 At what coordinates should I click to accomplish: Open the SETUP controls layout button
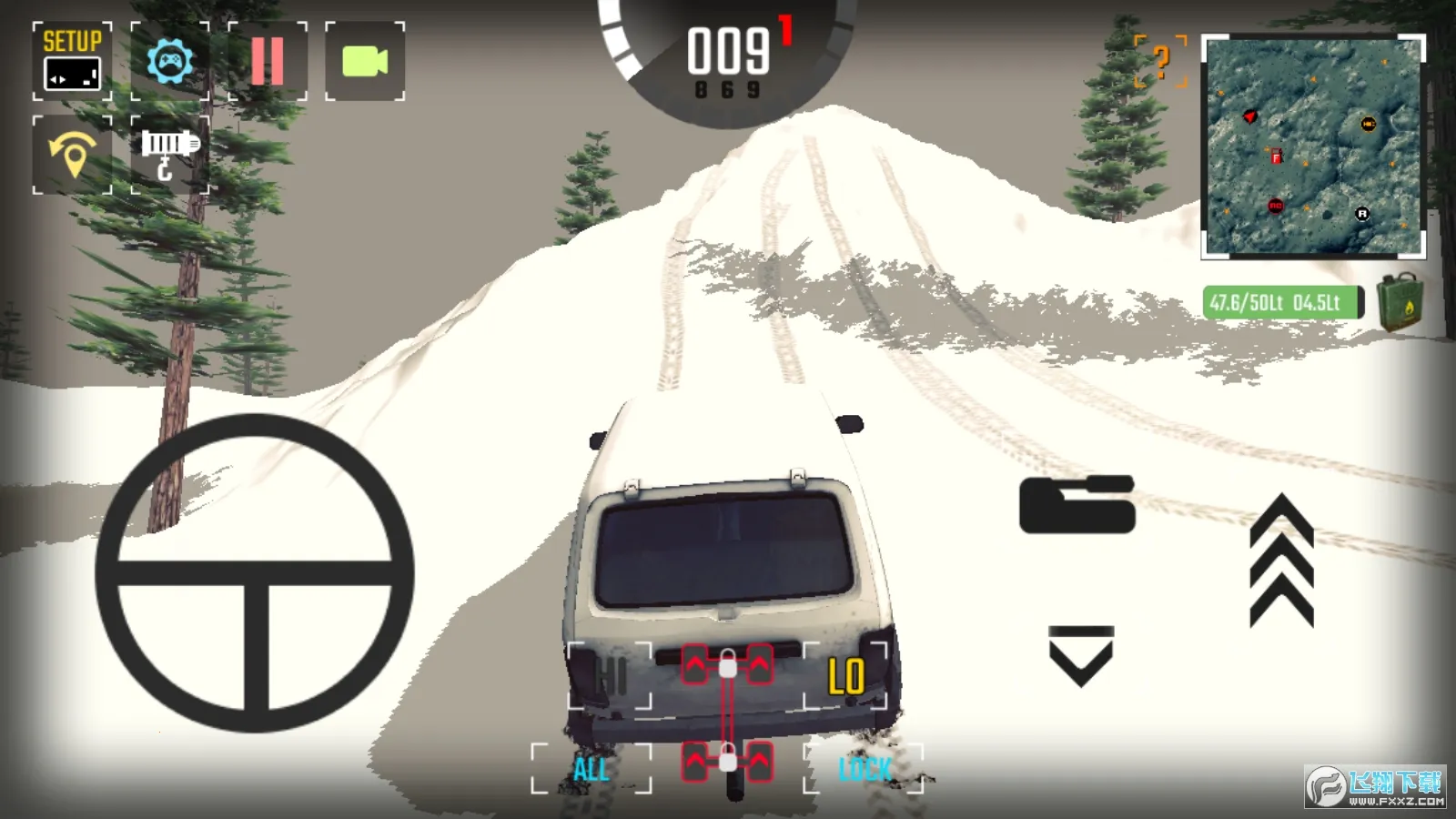click(x=72, y=61)
